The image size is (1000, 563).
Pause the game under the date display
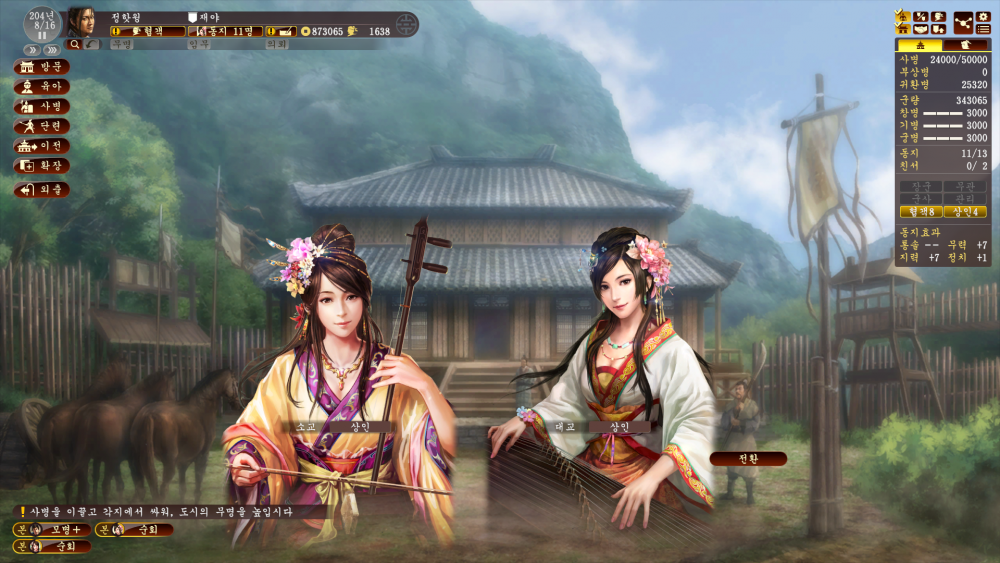click(42, 35)
